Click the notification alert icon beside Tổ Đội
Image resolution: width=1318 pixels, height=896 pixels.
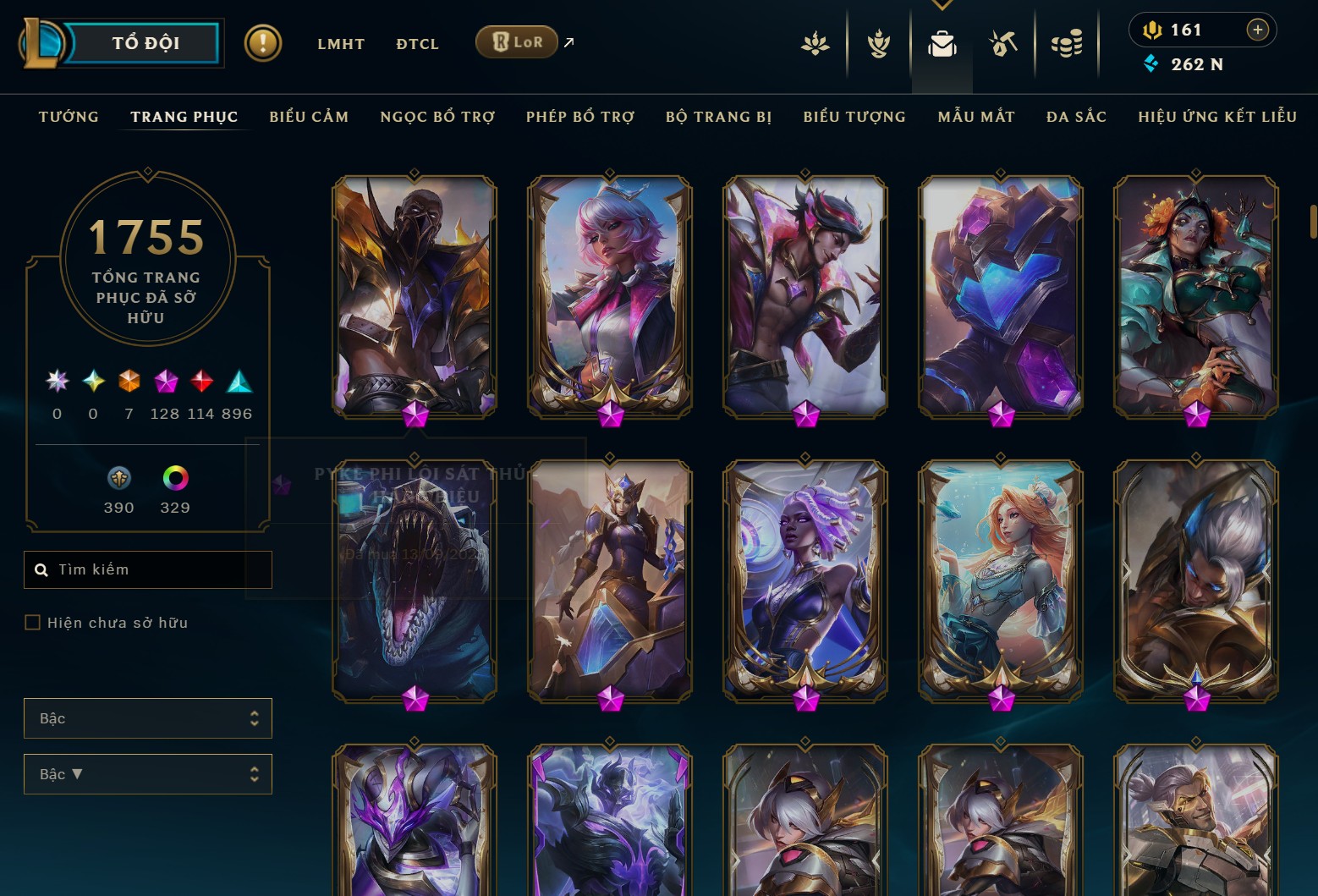coord(263,41)
